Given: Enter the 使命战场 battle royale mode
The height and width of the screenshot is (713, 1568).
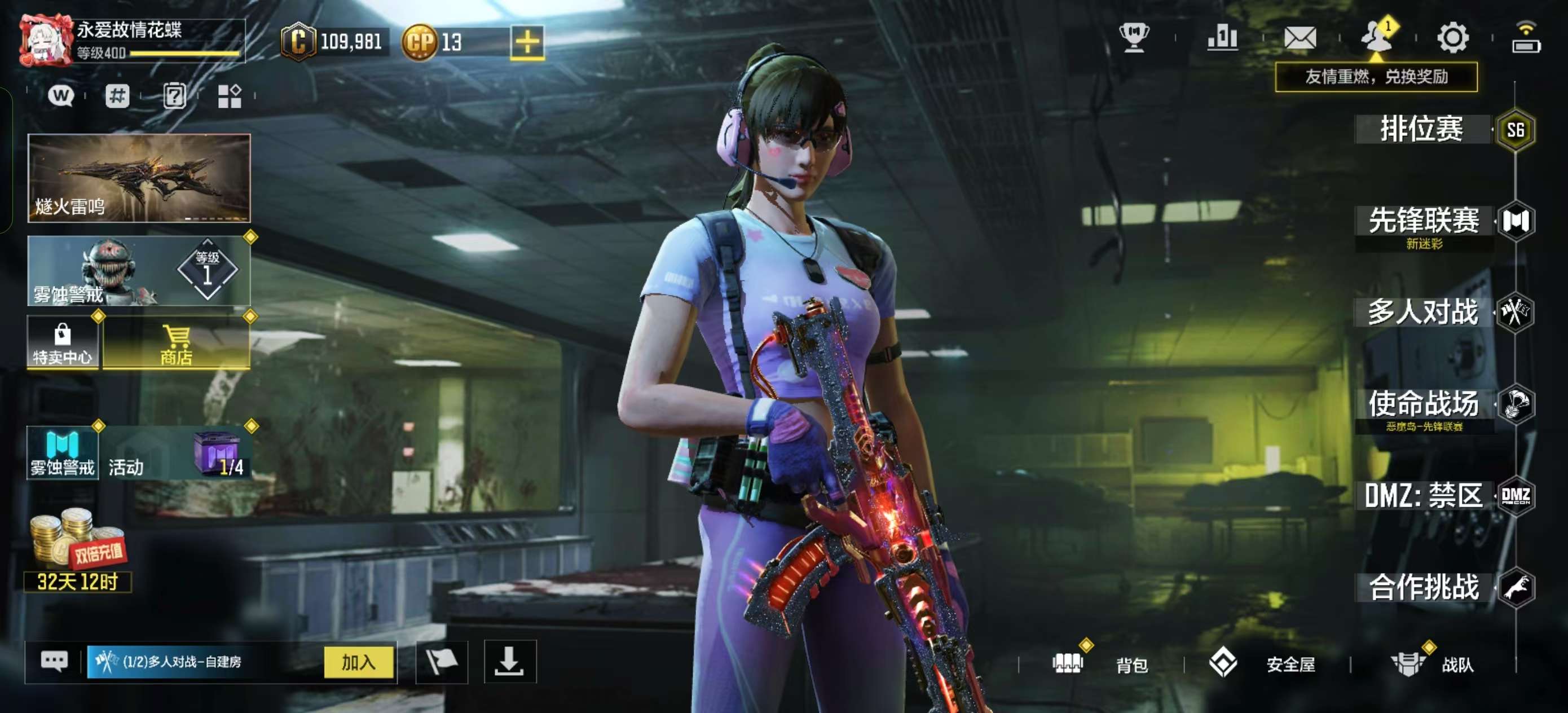Looking at the screenshot, I should coord(1423,404).
